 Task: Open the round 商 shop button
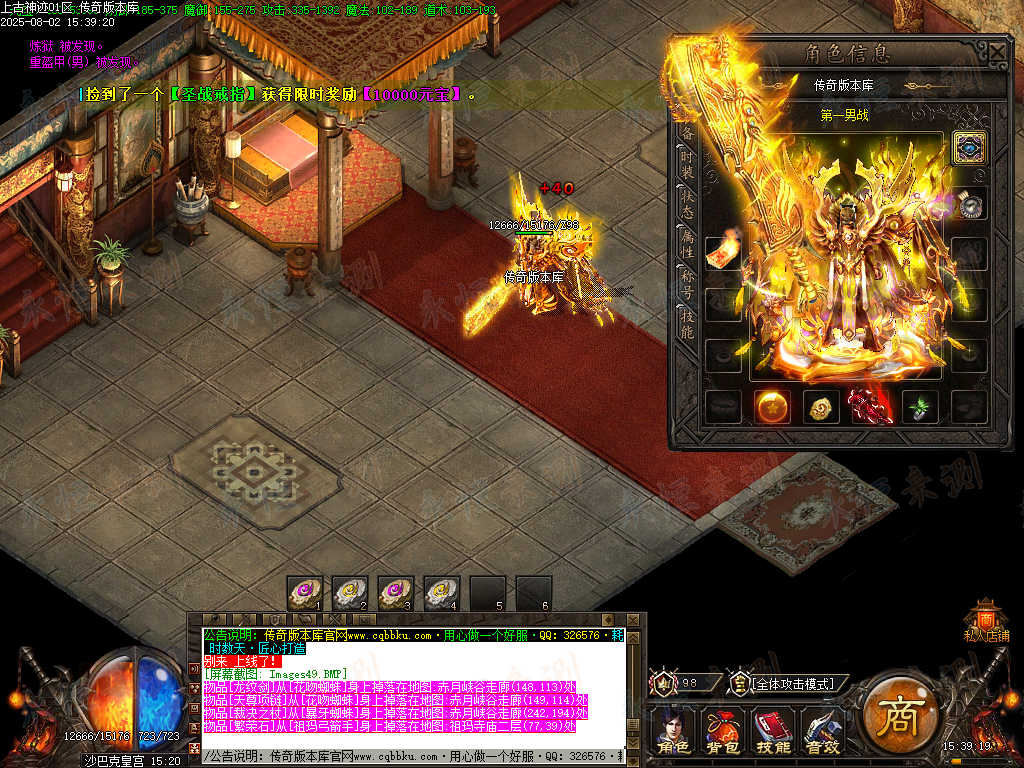click(899, 716)
